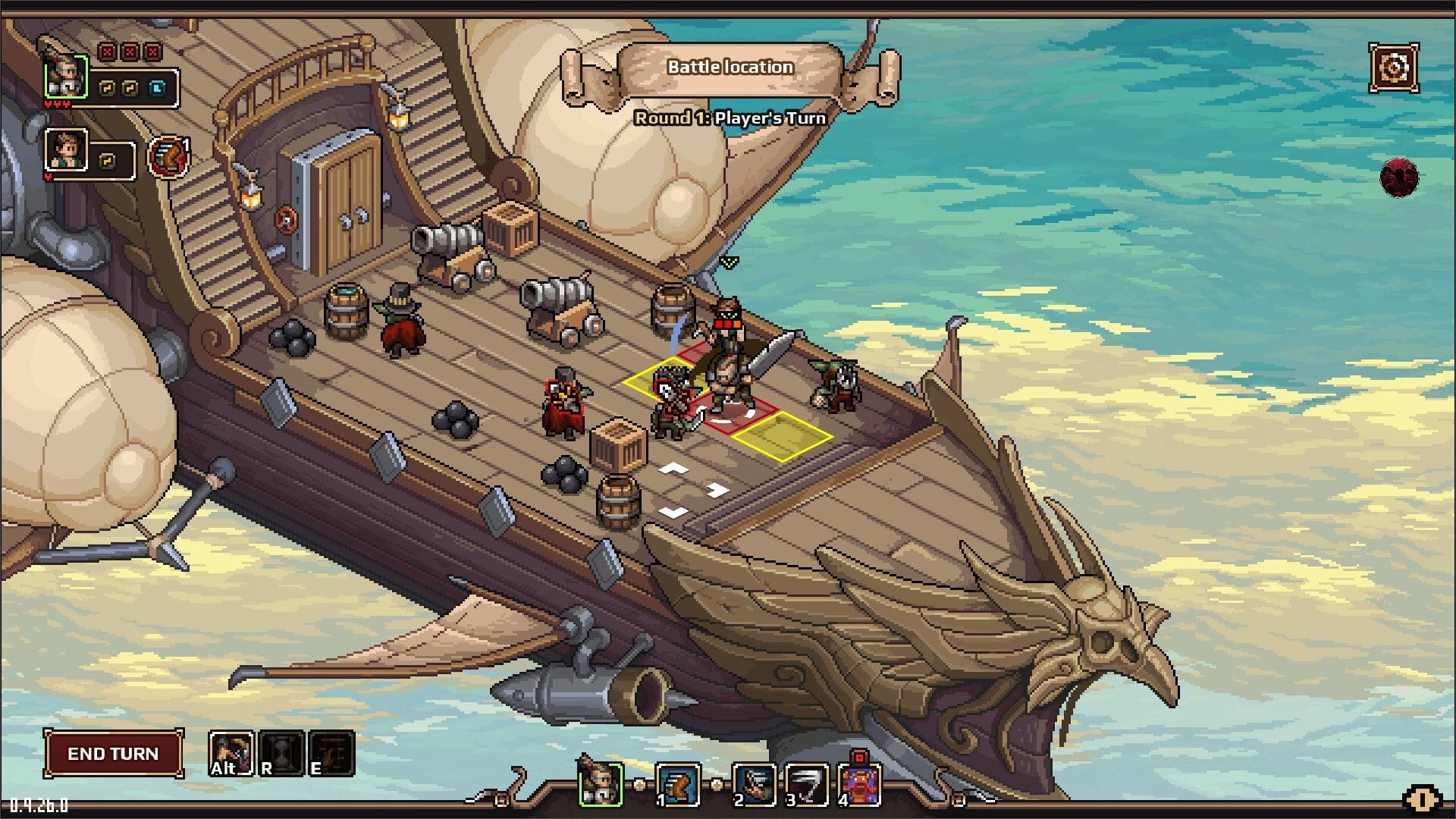Select the Alt hotkey ability slot
Viewport: 1456px width, 819px height.
231,754
